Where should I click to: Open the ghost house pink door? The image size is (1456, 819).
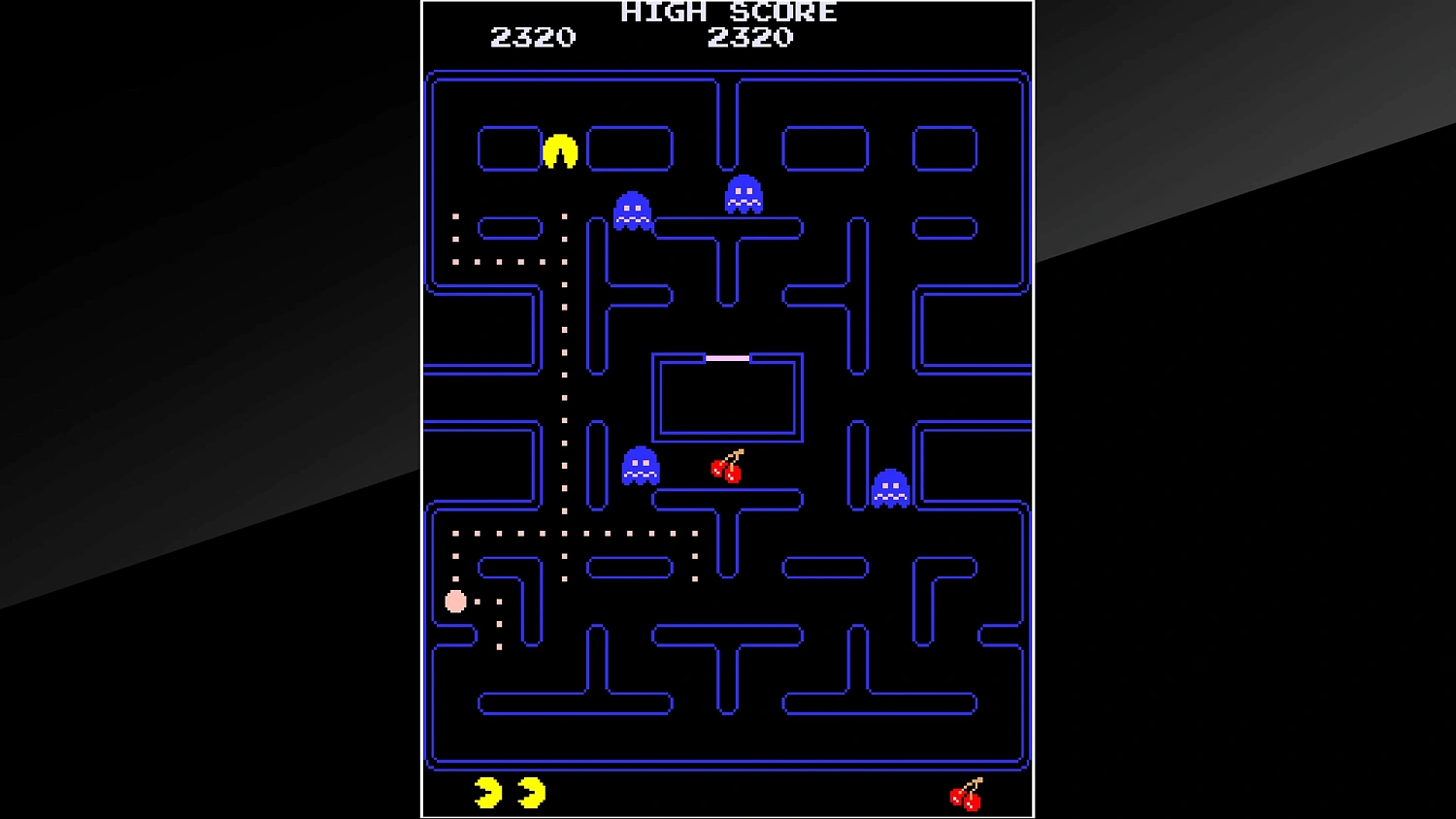(x=726, y=356)
